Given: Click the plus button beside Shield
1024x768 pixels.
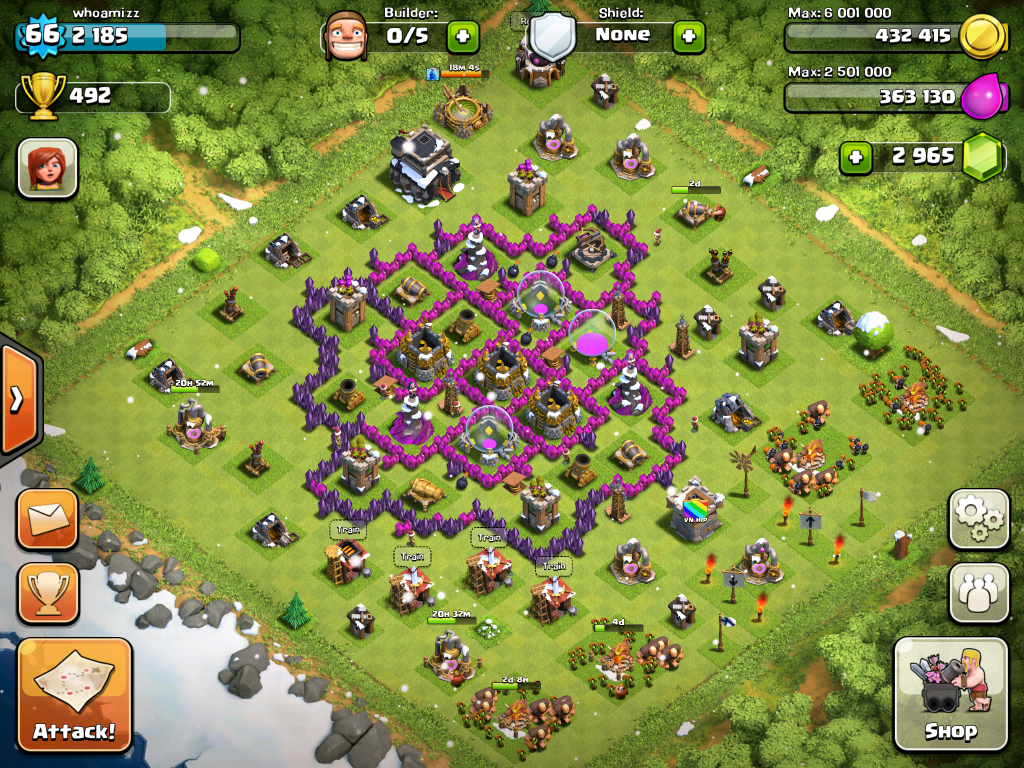Looking at the screenshot, I should point(688,37).
